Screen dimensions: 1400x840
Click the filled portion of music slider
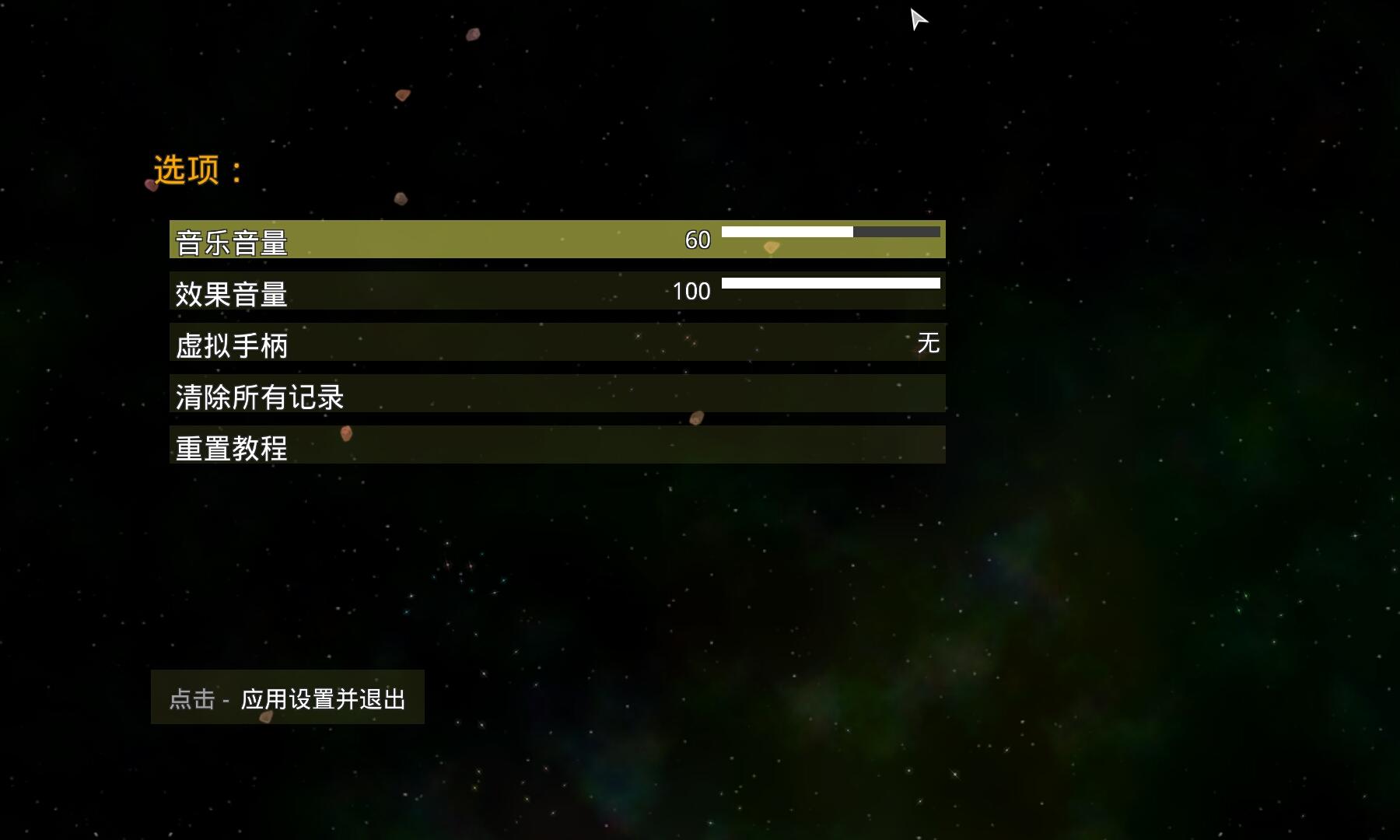point(786,231)
